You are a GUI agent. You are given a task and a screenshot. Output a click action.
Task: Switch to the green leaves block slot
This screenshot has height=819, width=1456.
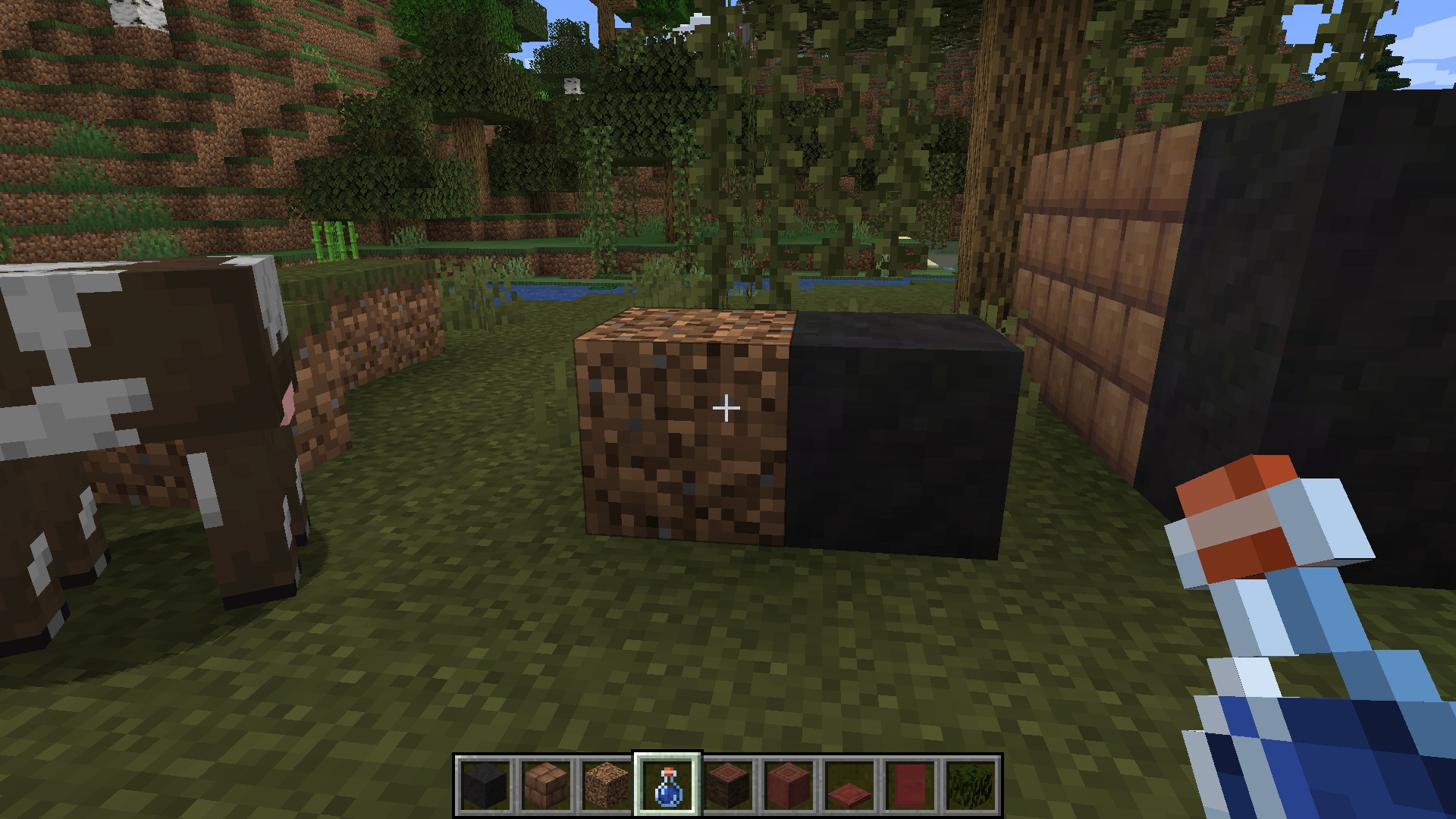pyautogui.click(x=971, y=784)
